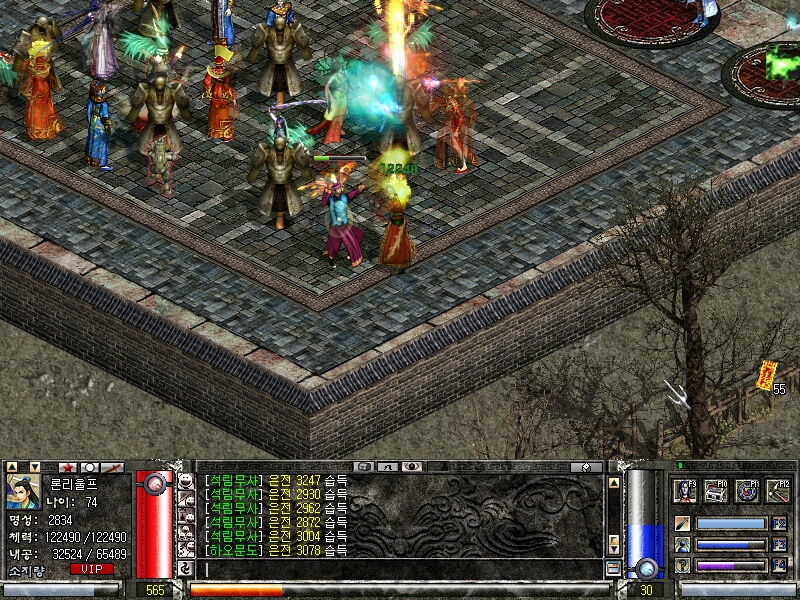This screenshot has width=800, height=600.
Task: Select the smiley face emote button
Action: pyautogui.click(x=185, y=480)
